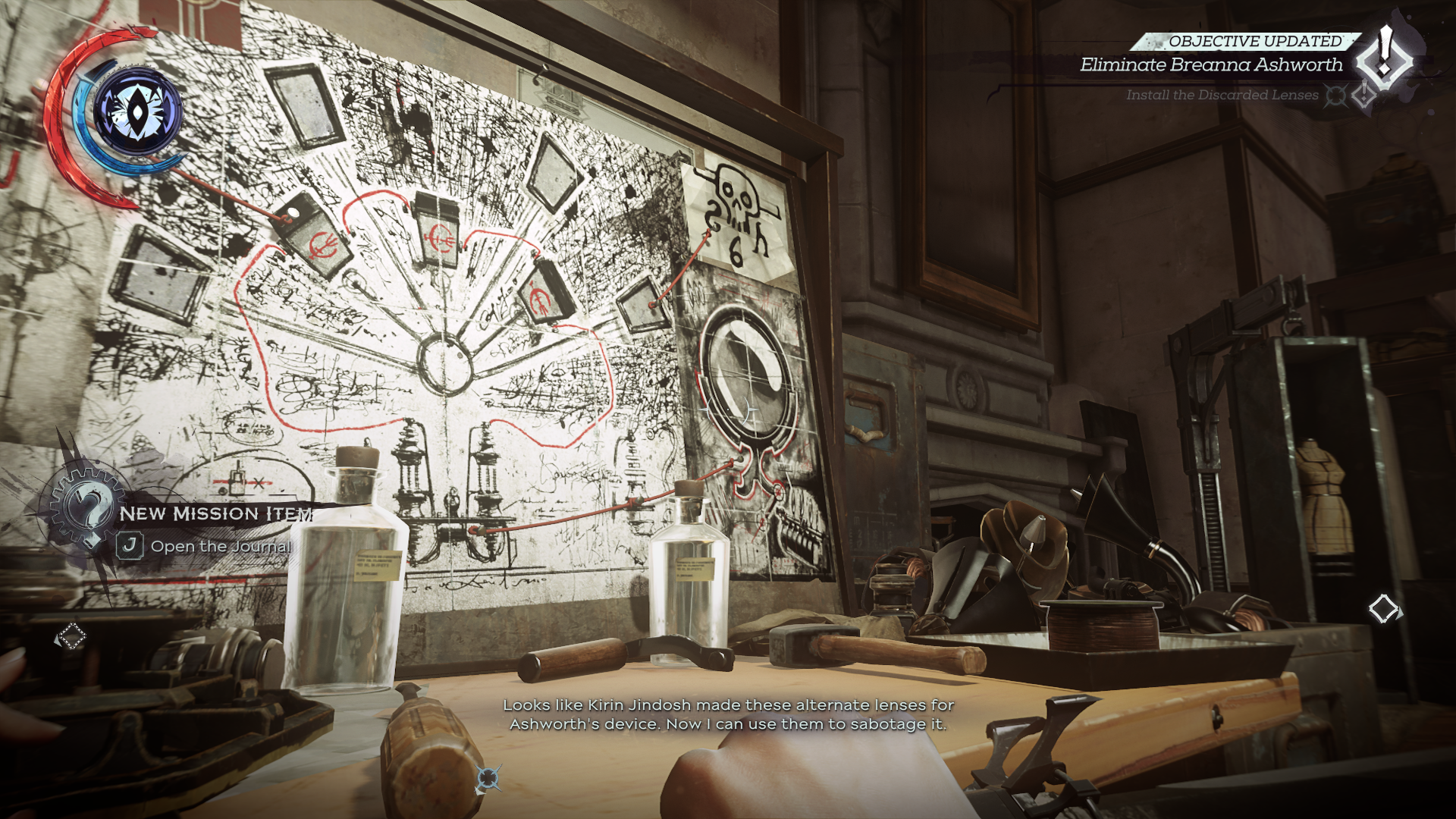Click the objective exclamation mark badge

[1385, 58]
